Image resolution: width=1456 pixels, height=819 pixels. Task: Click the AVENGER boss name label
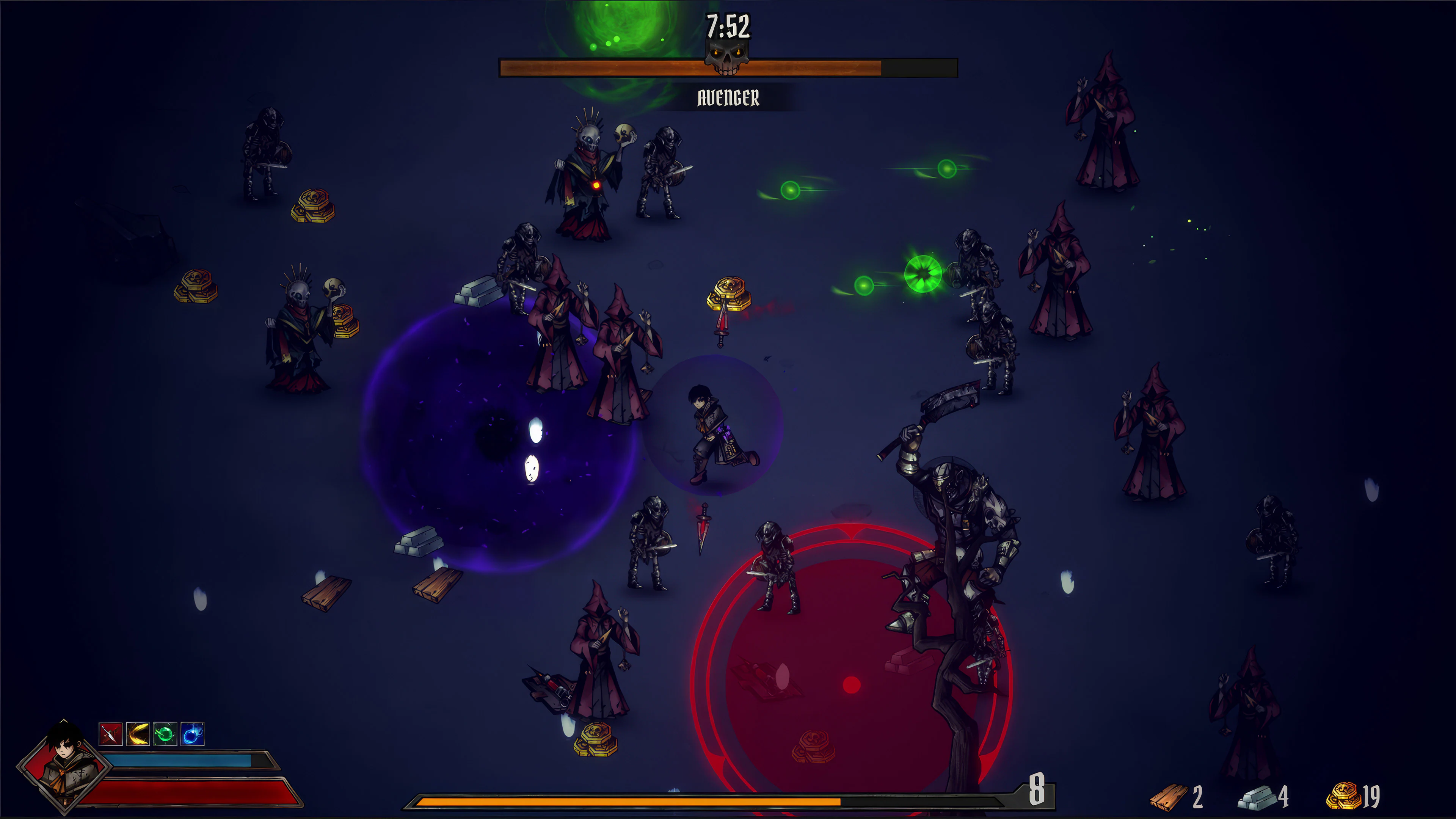pyautogui.click(x=728, y=97)
